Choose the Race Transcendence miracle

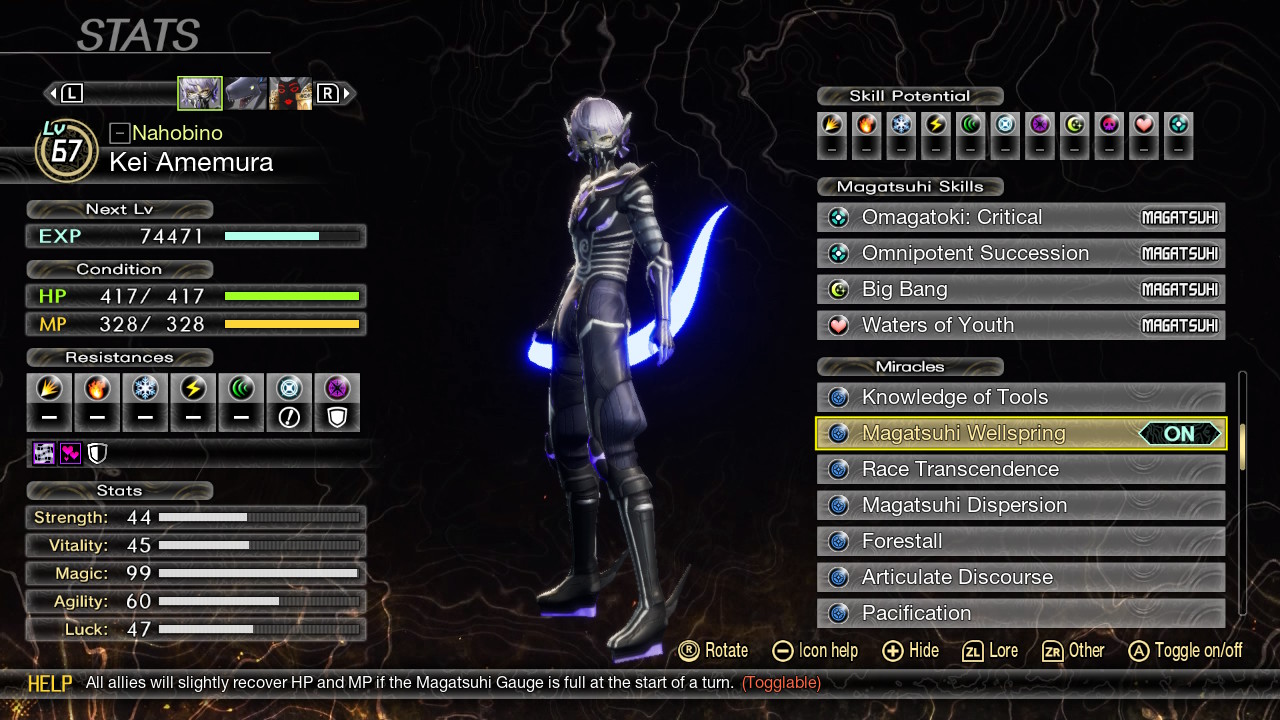1020,469
